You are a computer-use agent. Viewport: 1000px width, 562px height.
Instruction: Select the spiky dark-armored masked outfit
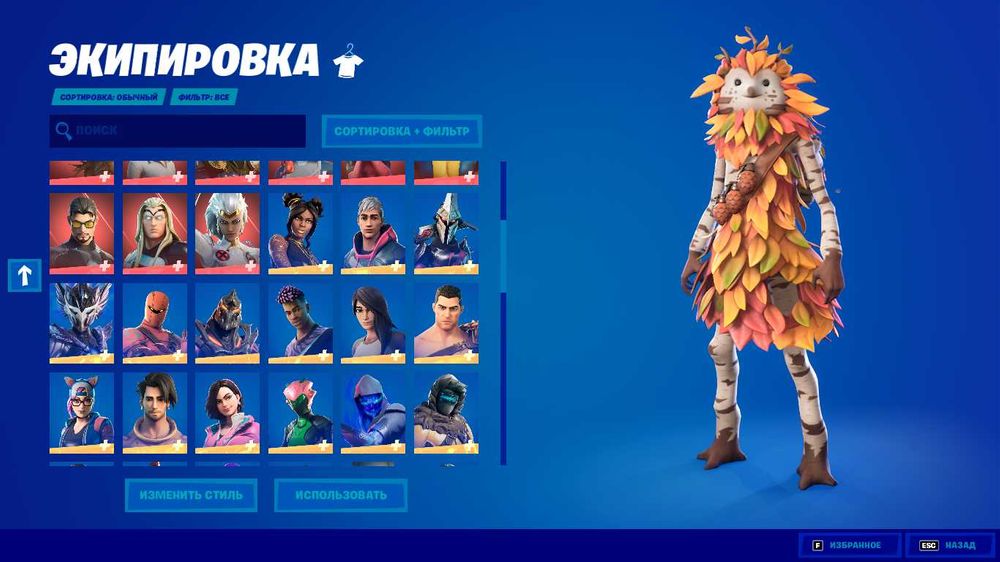pos(82,322)
